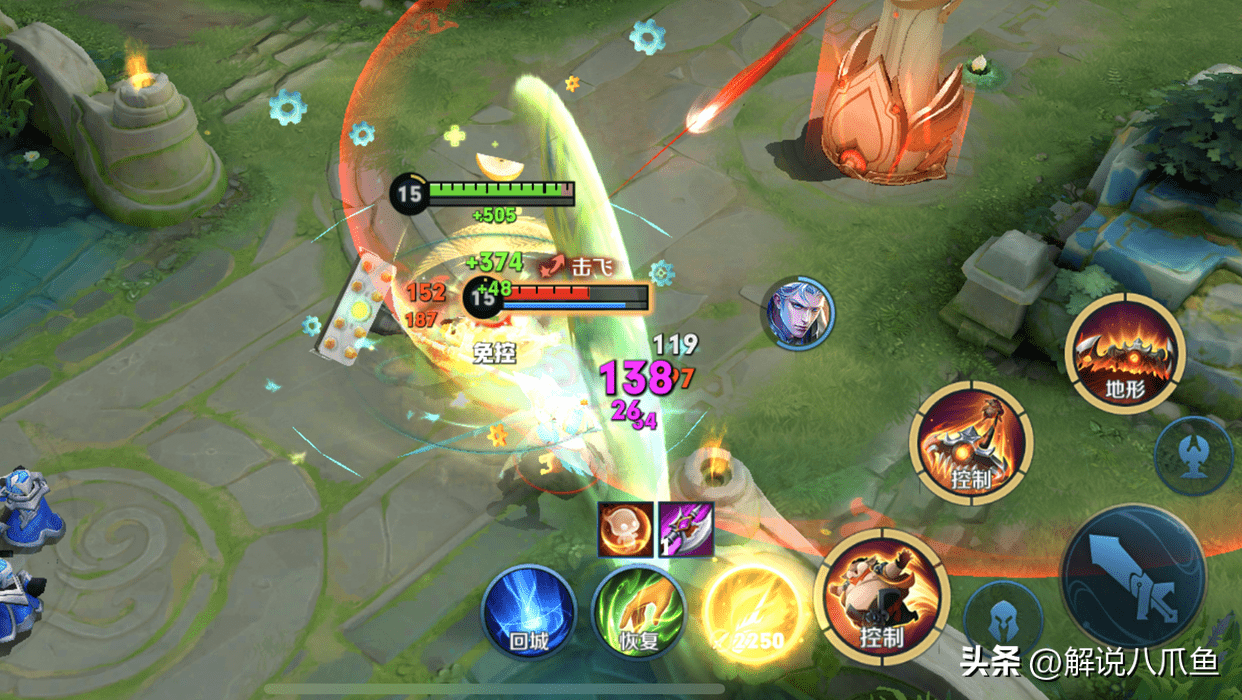Image resolution: width=1242 pixels, height=700 pixels.
Task: Use the orange creature item icon
Action: (625, 529)
